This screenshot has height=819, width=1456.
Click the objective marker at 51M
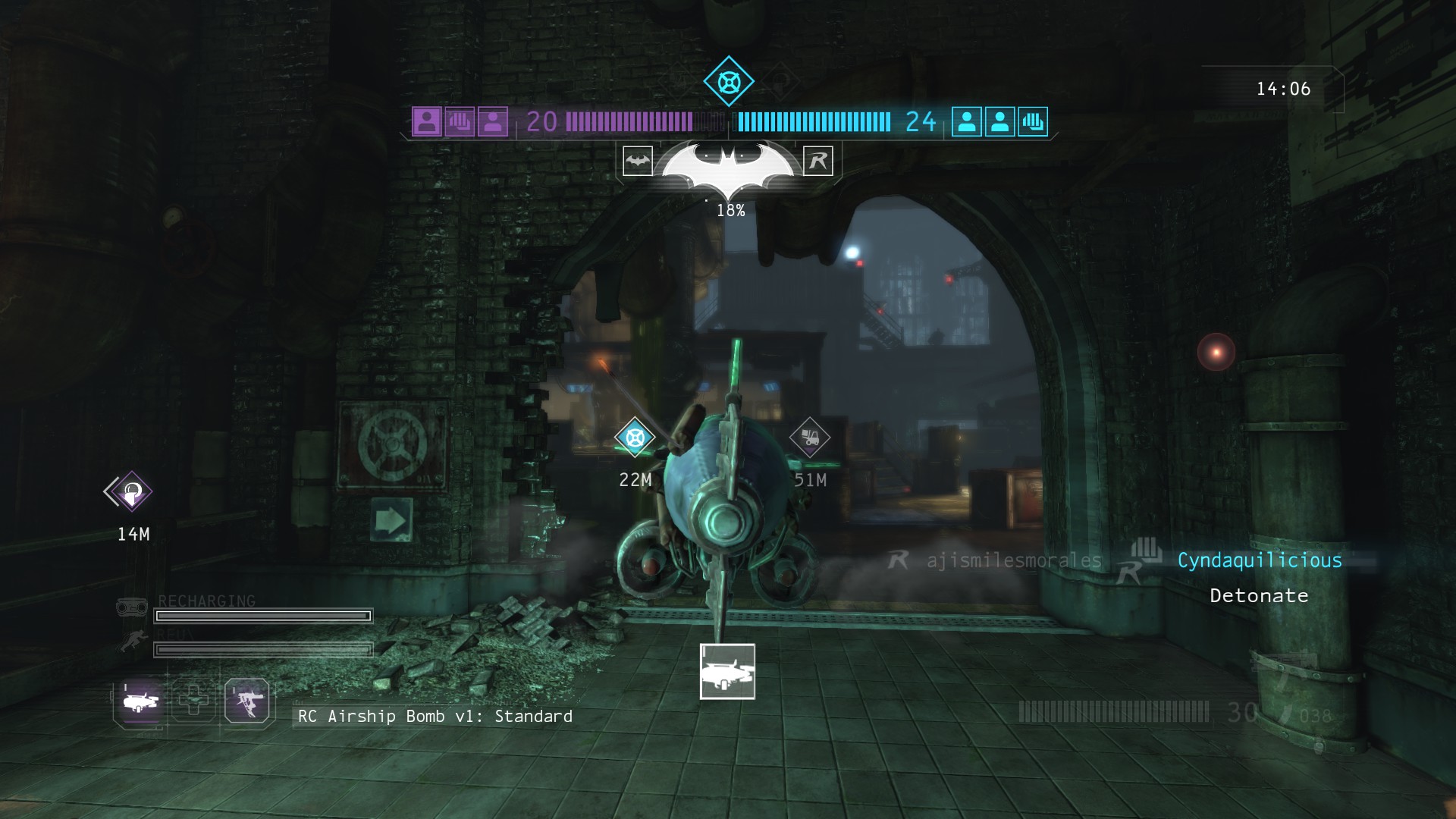coord(809,438)
